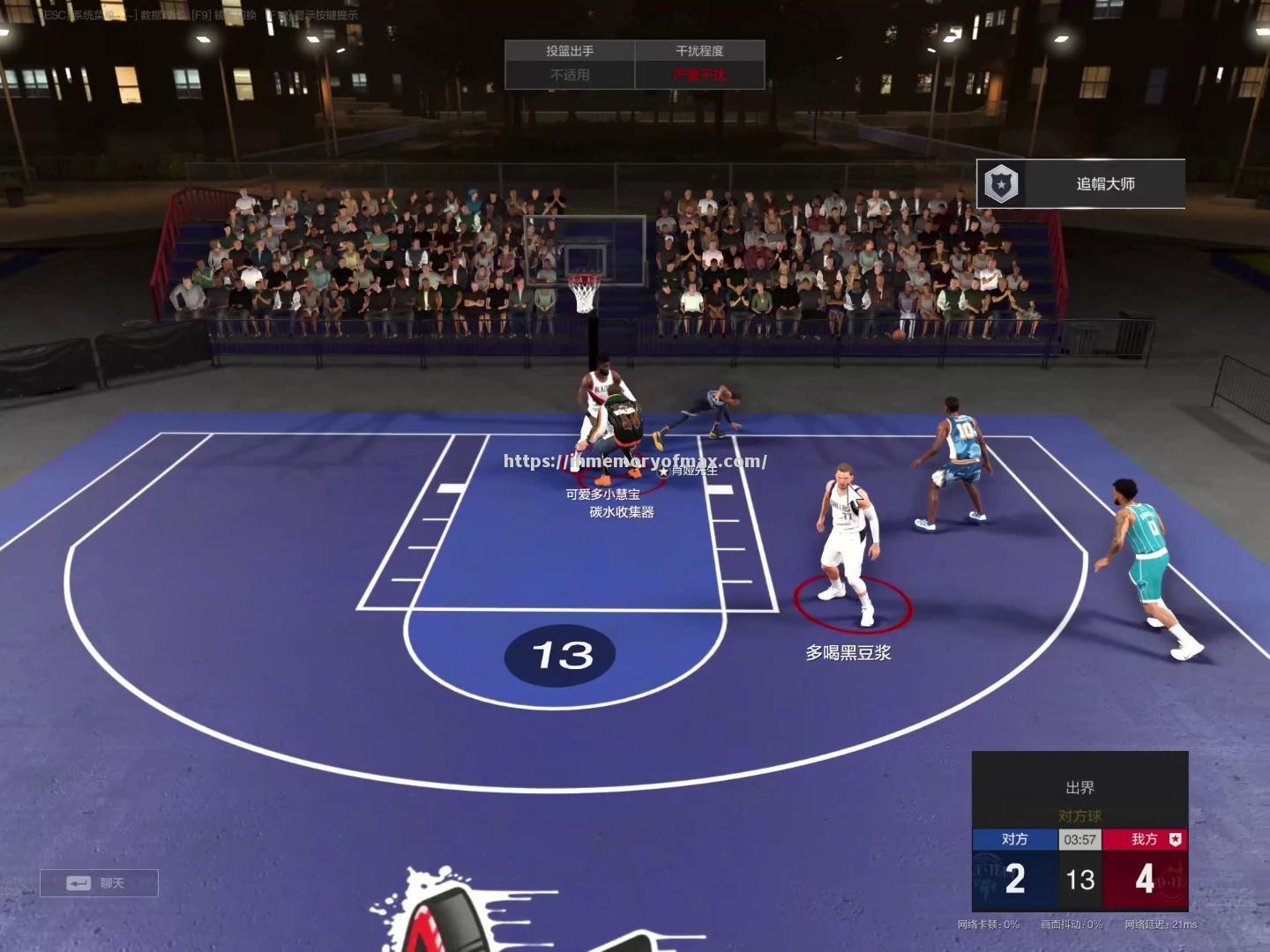Click the 追帽大师 badge notification
This screenshot has height=952, width=1270.
(1080, 184)
